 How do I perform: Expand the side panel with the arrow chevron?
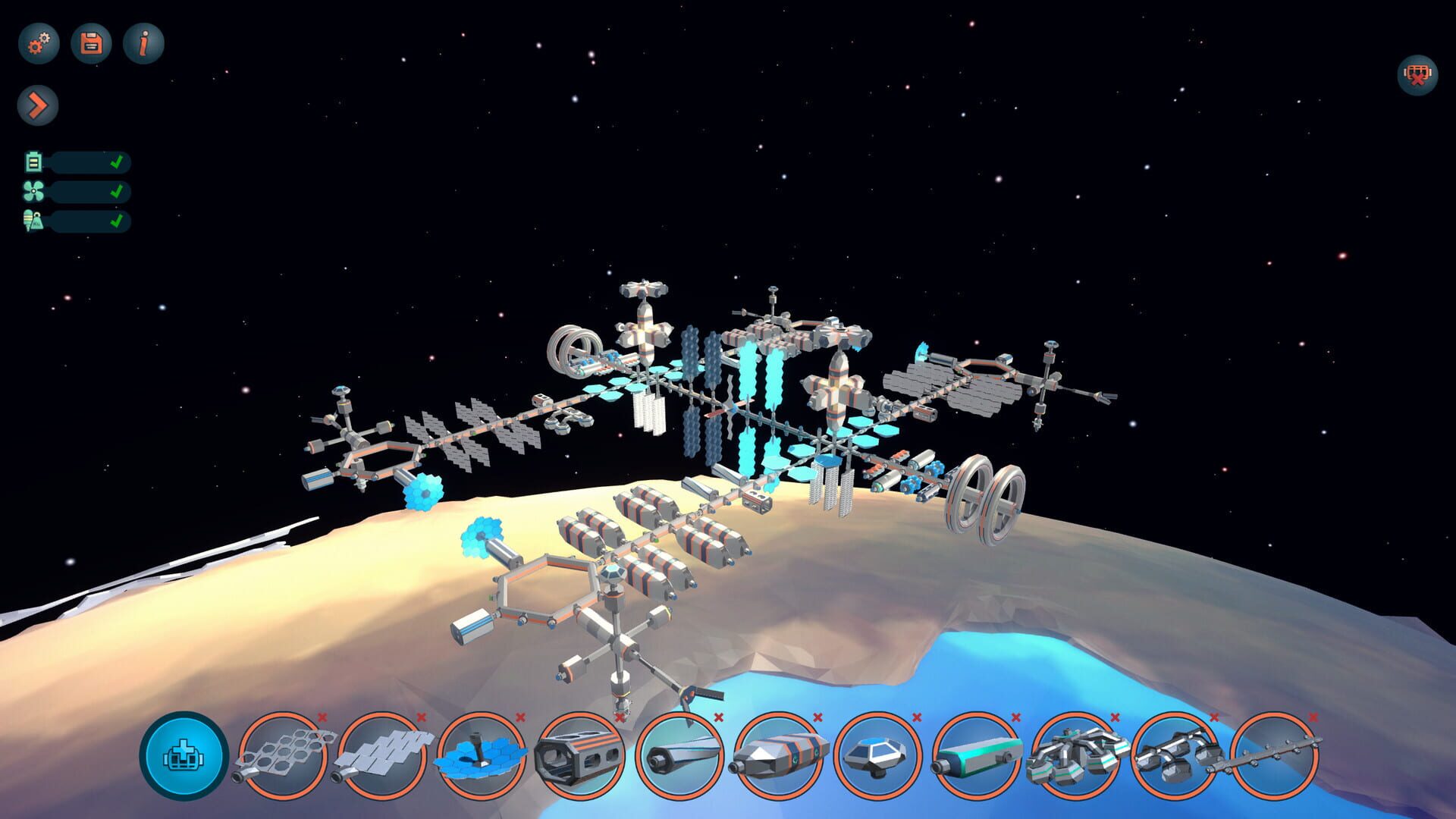point(39,105)
